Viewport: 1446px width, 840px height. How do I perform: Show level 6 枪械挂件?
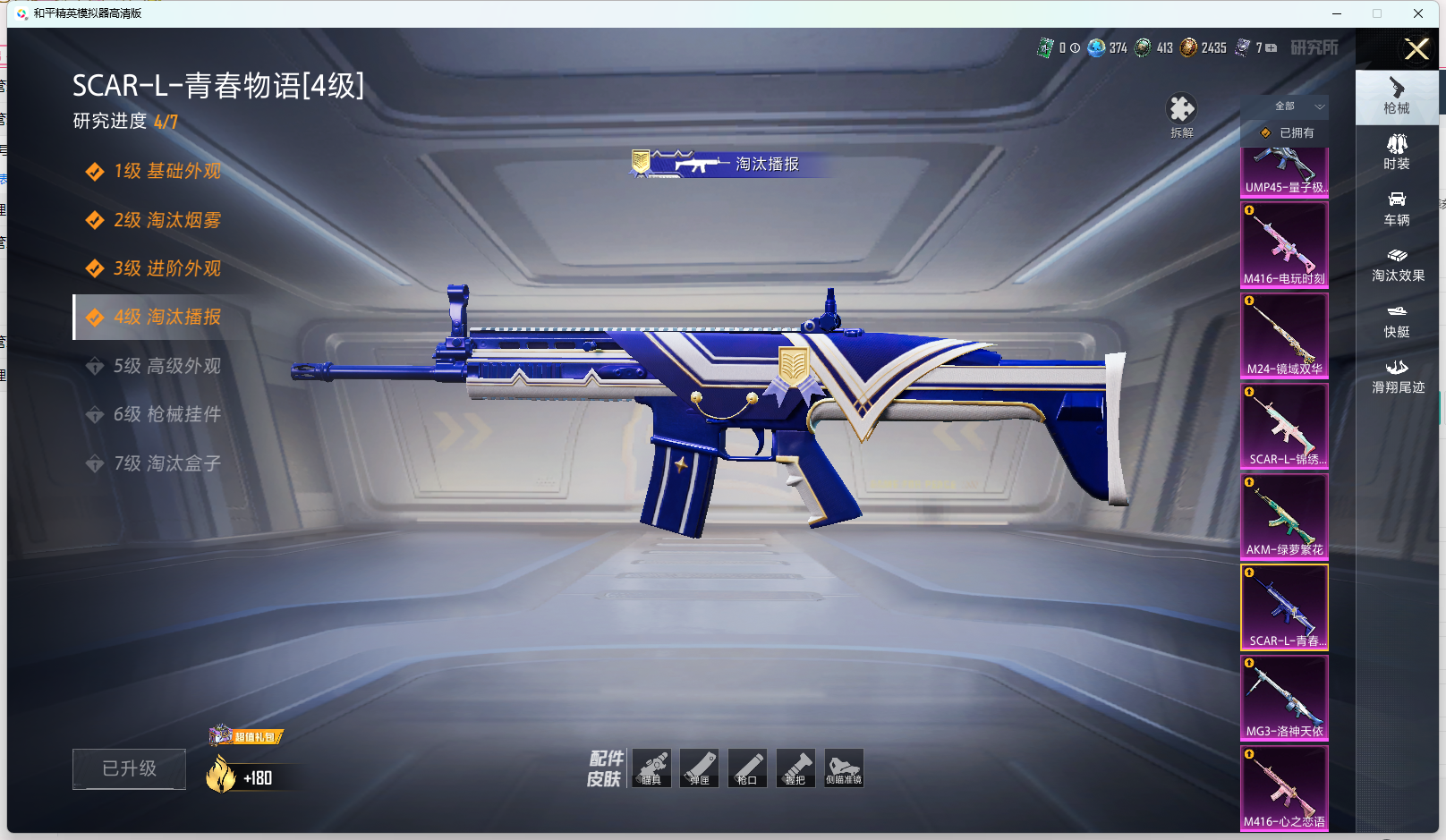pos(166,414)
